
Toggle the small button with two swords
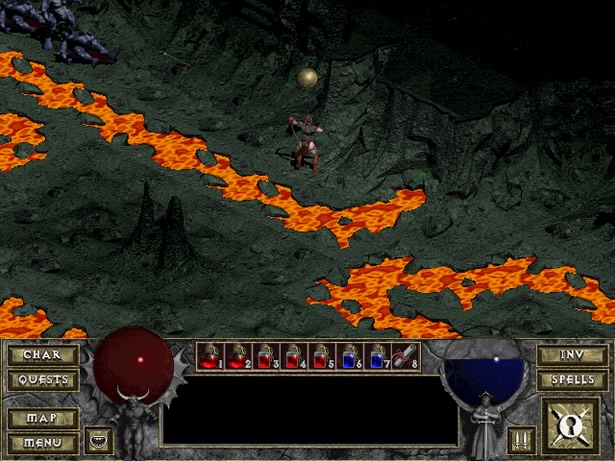coord(519,439)
